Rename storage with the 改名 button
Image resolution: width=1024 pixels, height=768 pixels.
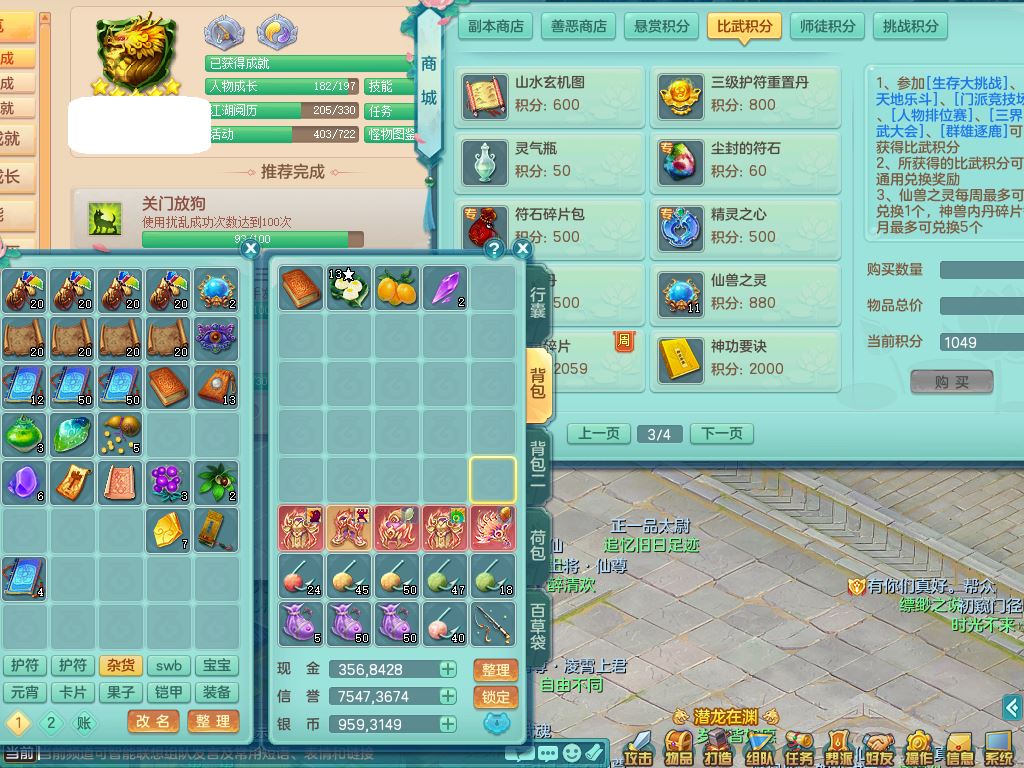coord(154,721)
